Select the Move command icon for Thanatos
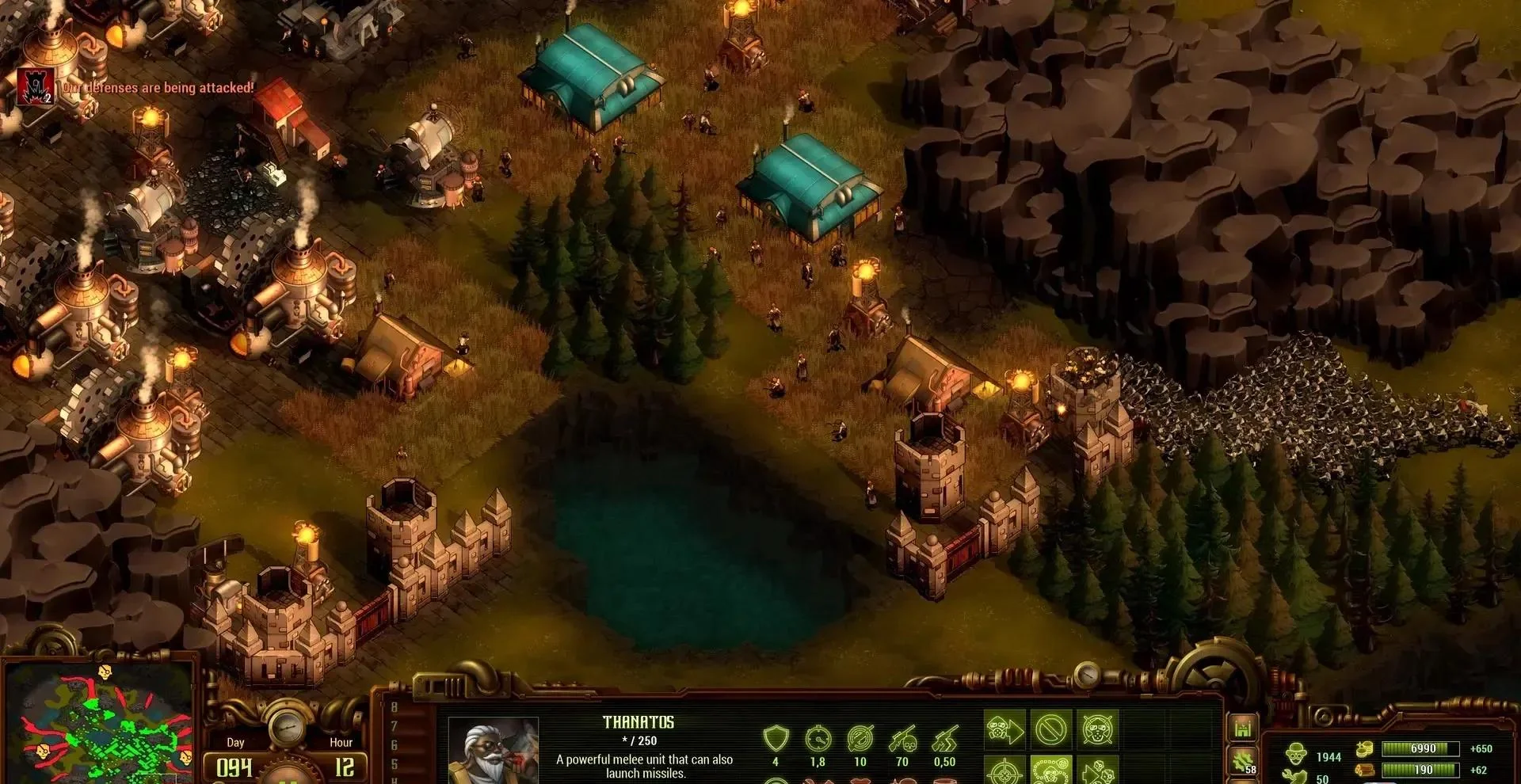 coord(1006,729)
